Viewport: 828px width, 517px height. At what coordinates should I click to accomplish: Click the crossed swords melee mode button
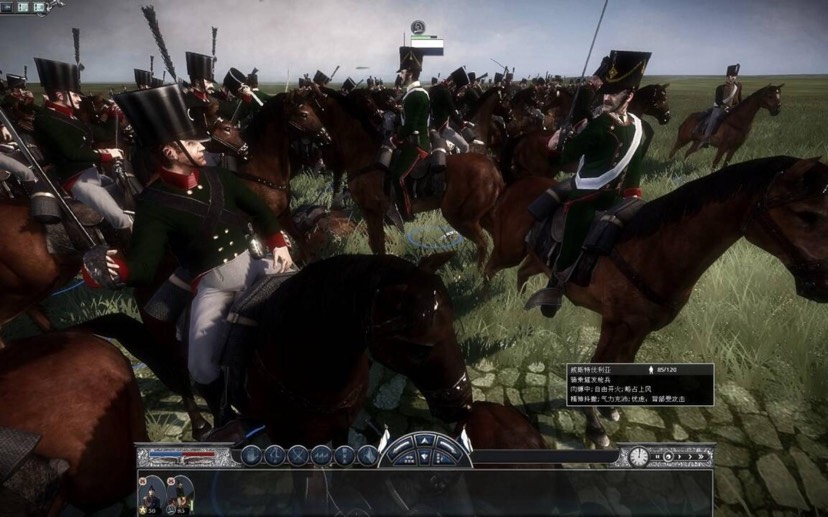click(x=298, y=456)
